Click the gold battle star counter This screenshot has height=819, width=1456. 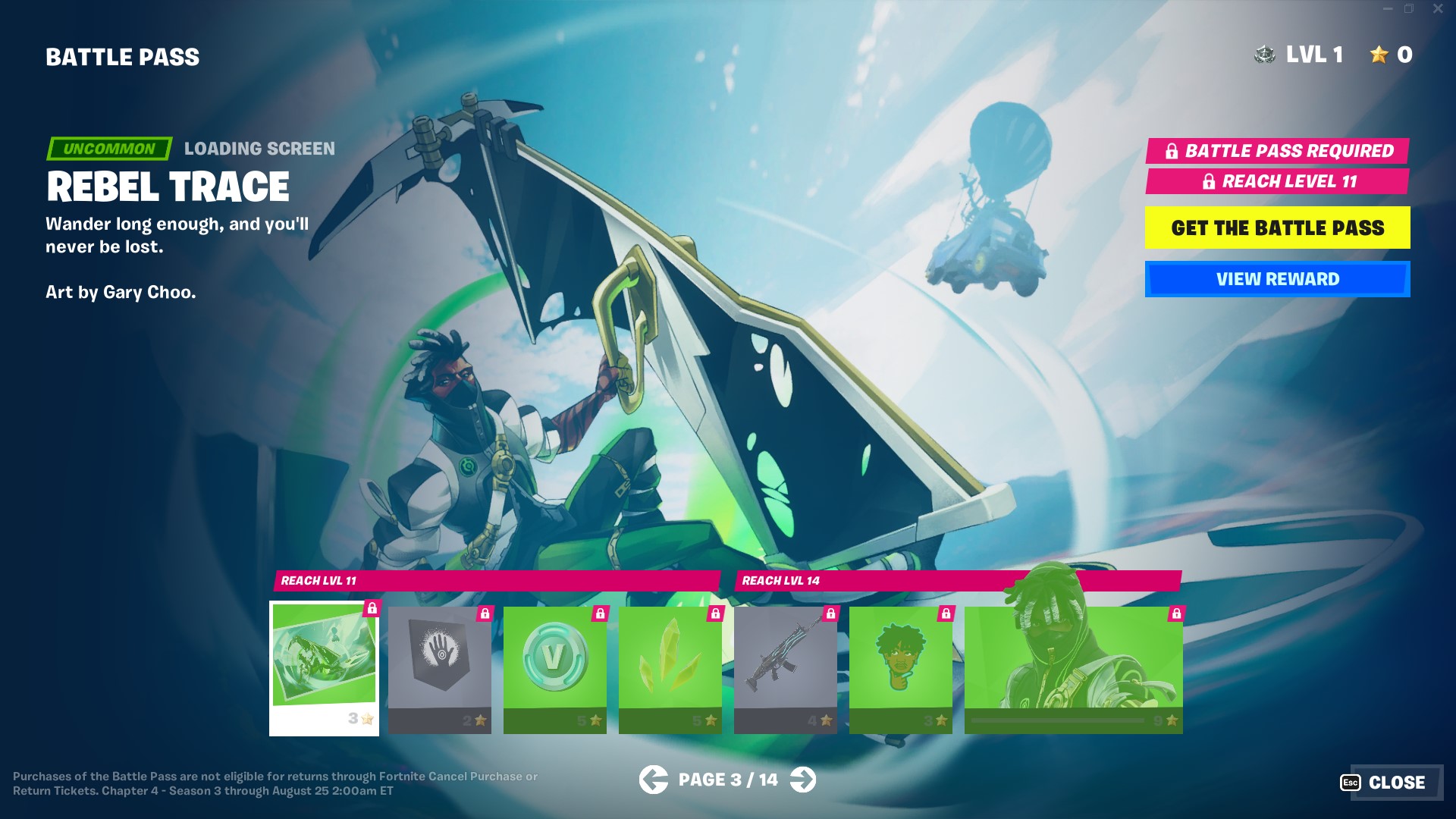pyautogui.click(x=1378, y=55)
